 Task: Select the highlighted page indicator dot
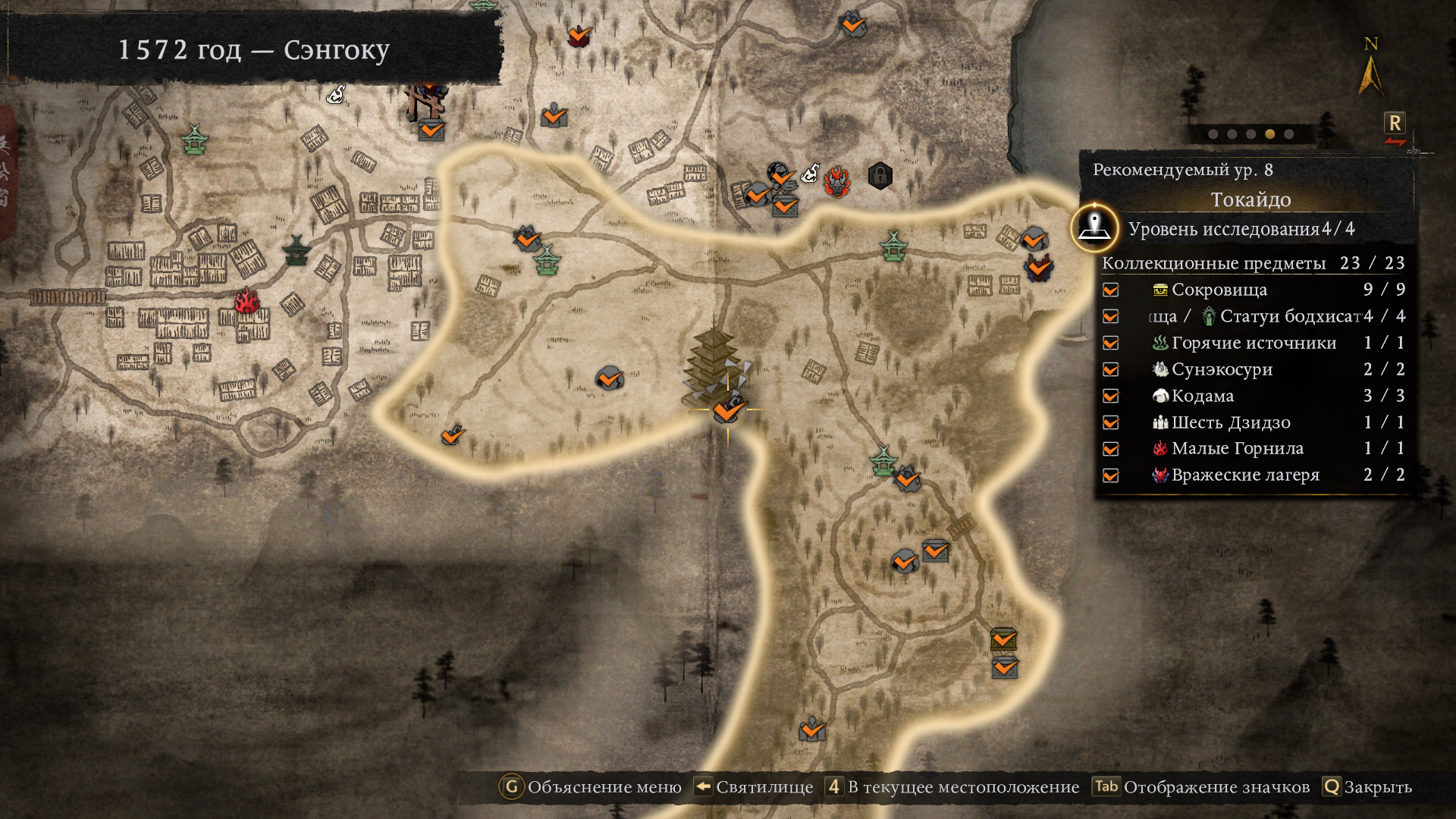pyautogui.click(x=1269, y=134)
